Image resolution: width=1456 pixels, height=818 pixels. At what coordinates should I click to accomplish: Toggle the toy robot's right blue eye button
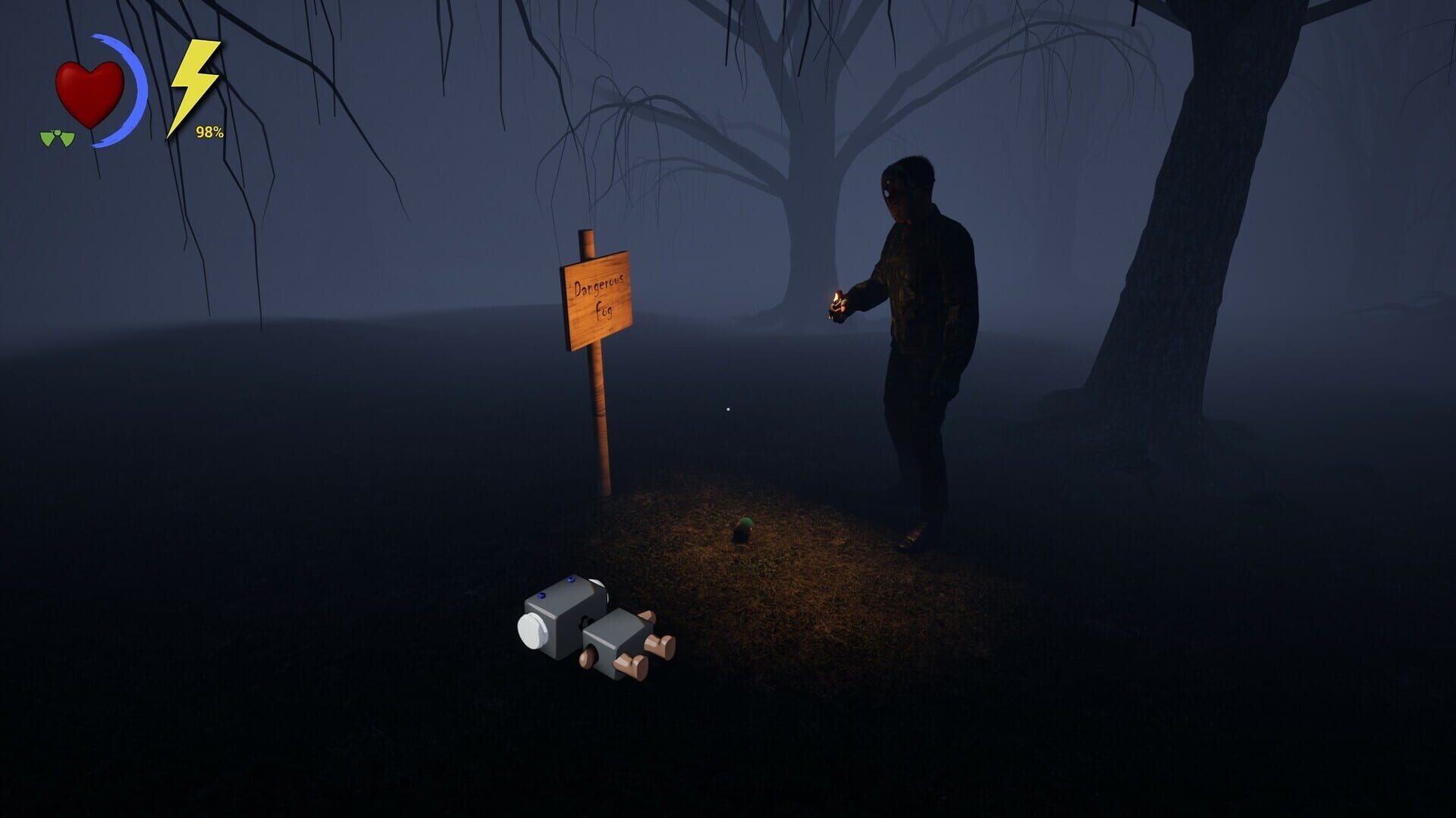pyautogui.click(x=570, y=579)
